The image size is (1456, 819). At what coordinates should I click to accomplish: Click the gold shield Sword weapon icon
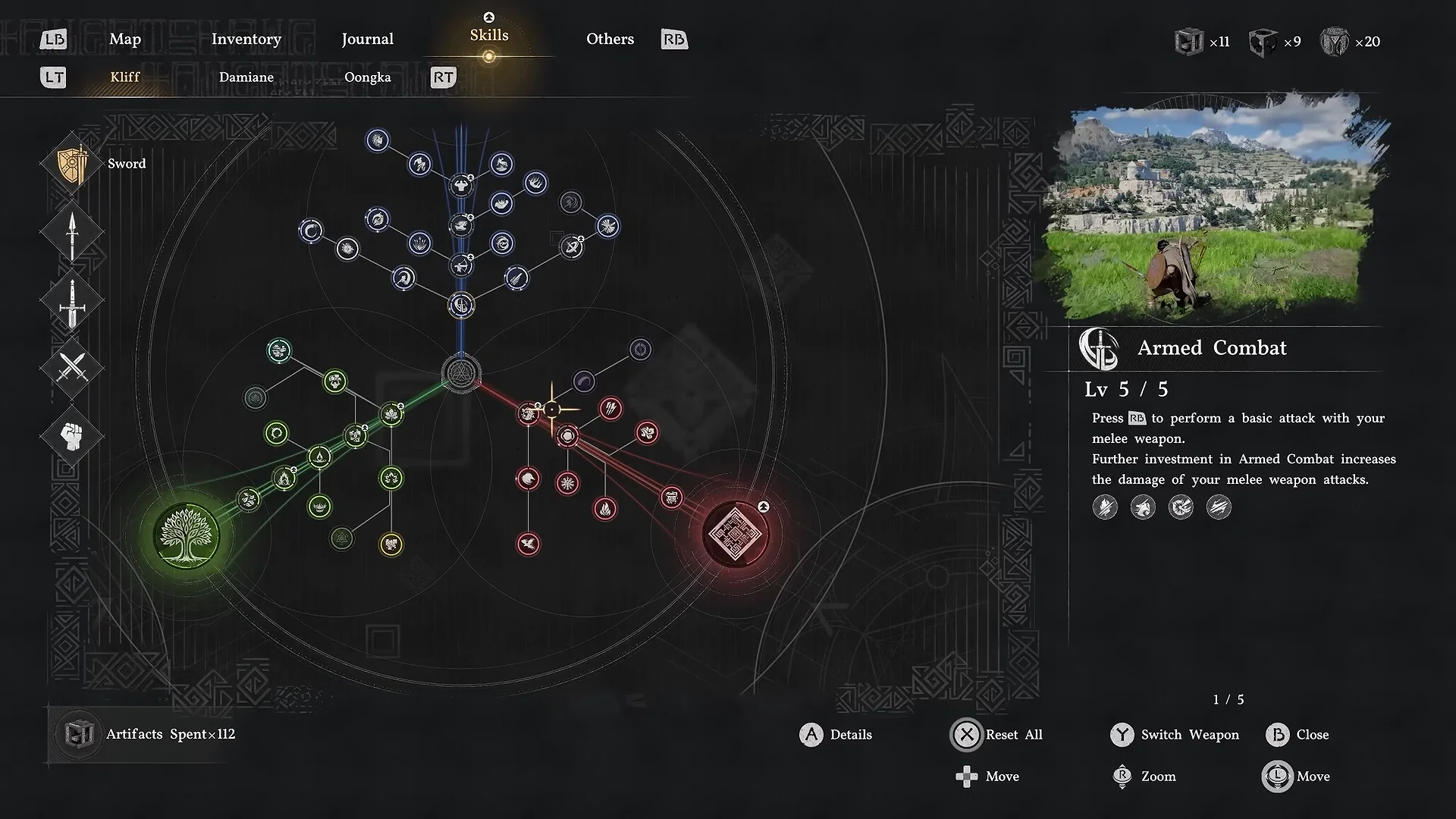tap(73, 162)
